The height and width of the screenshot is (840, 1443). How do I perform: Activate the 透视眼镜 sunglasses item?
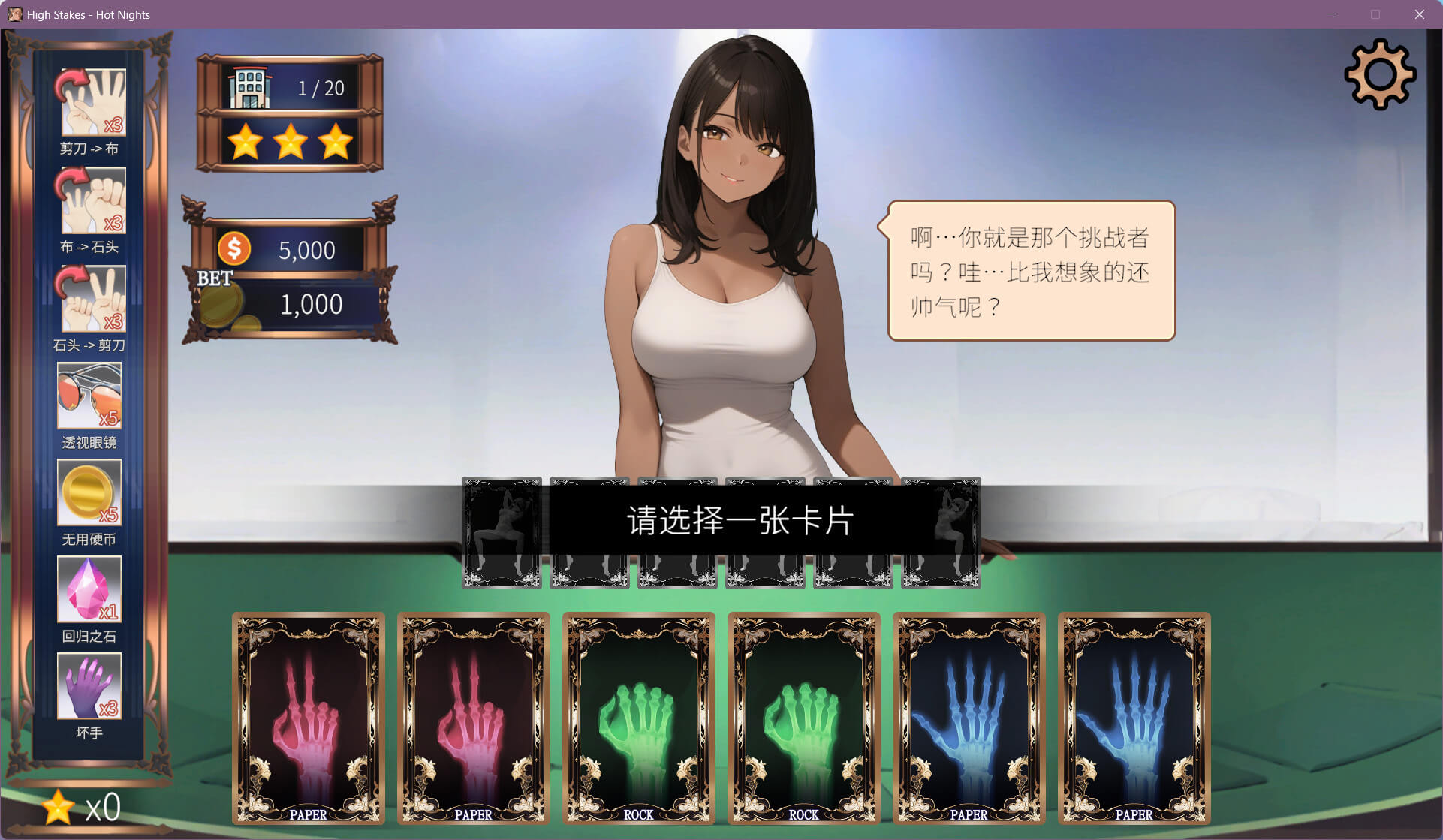(89, 396)
